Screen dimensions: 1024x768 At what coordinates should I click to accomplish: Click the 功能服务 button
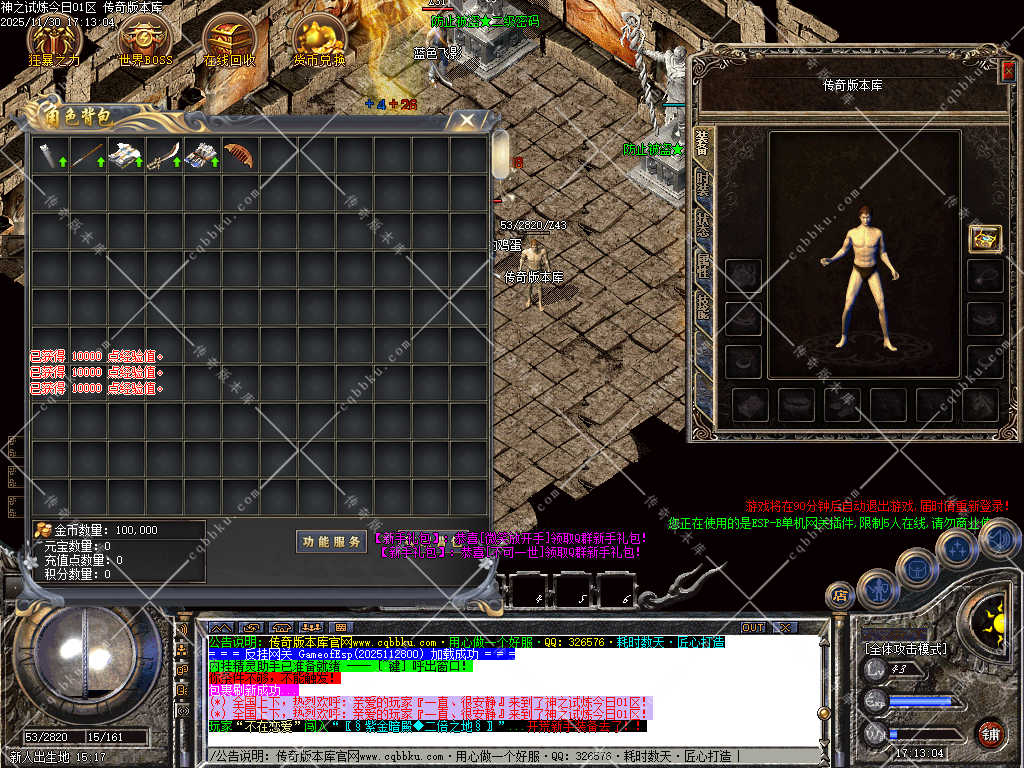click(332, 541)
